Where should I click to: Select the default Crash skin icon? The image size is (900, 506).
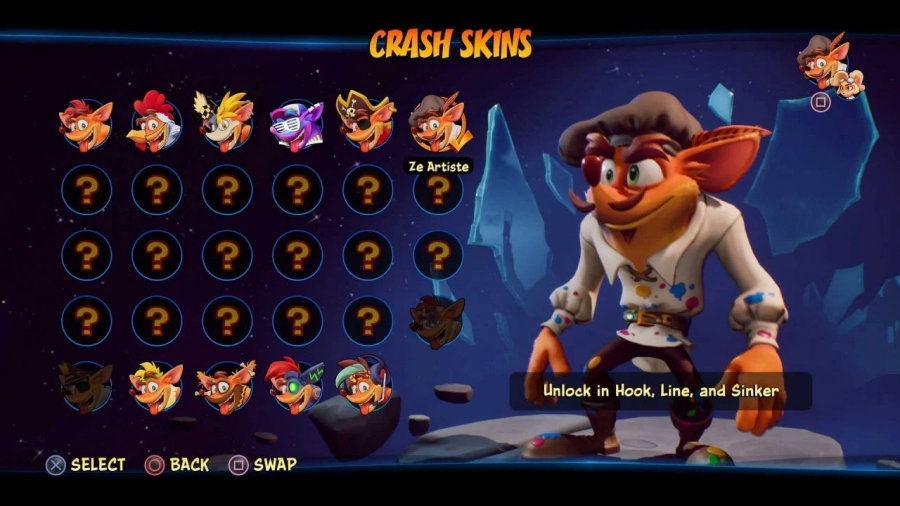tap(86, 125)
